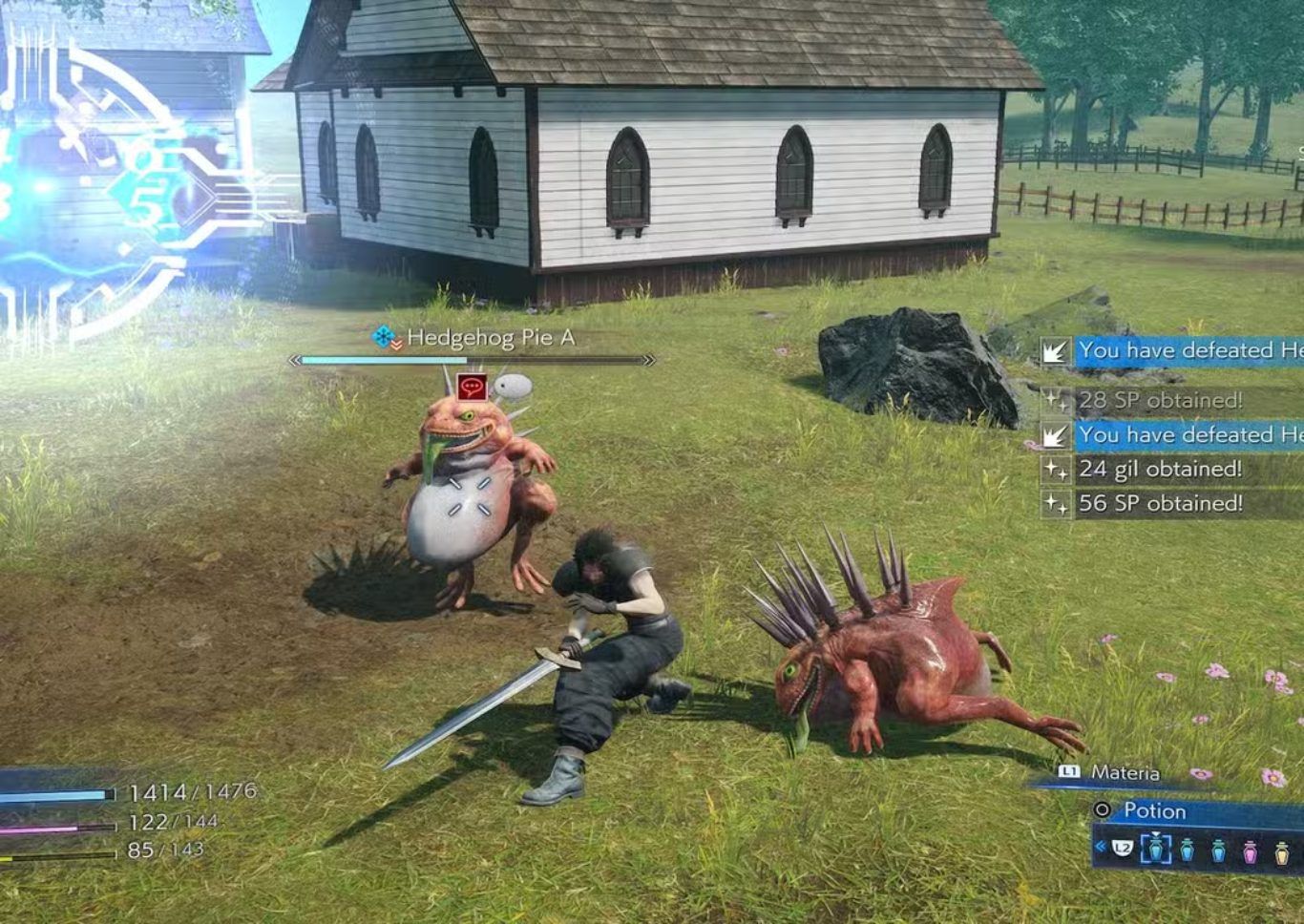Use the Potion command

click(x=1154, y=811)
